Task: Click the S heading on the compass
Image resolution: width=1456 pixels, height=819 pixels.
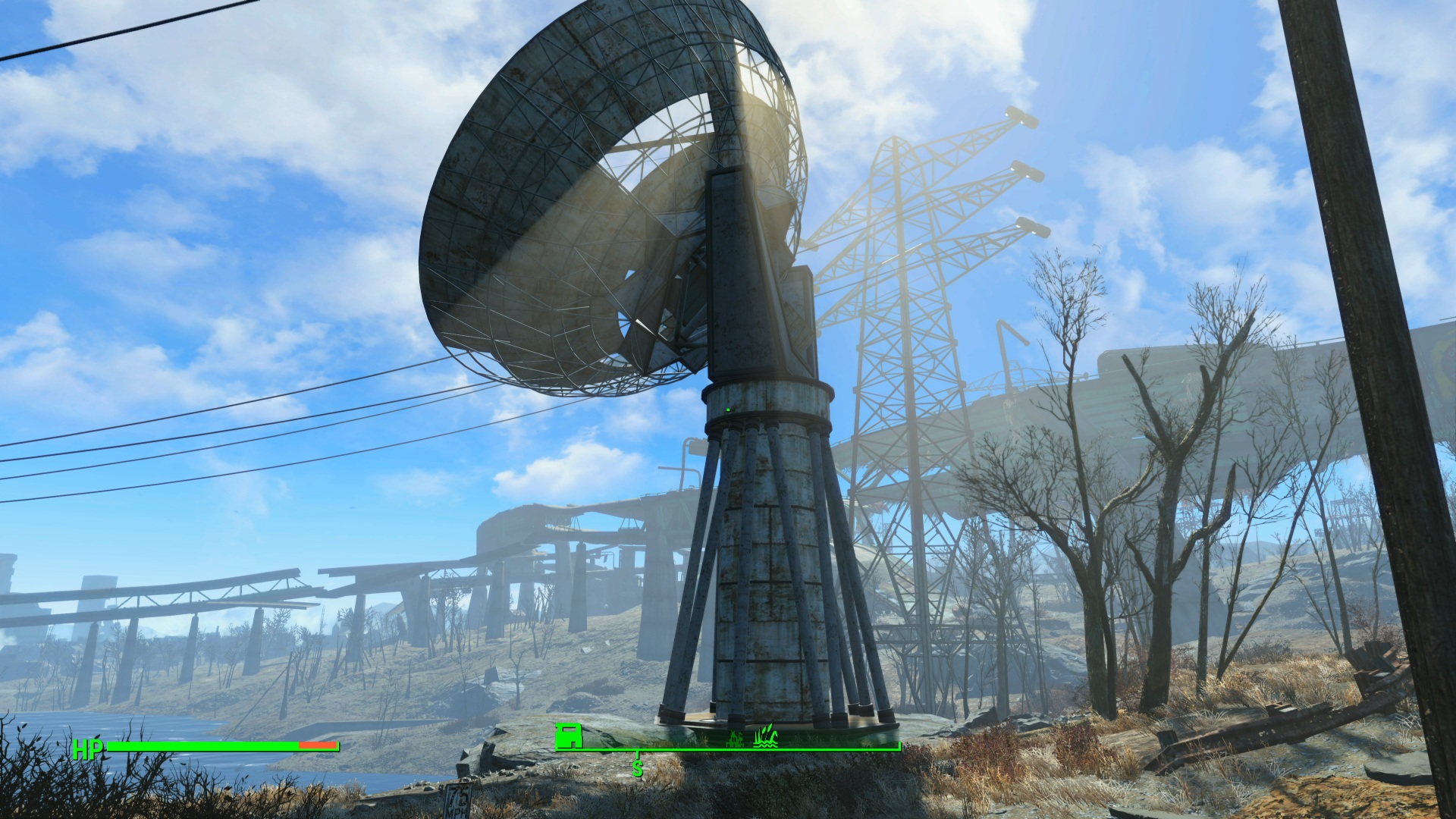Action: pyautogui.click(x=638, y=769)
